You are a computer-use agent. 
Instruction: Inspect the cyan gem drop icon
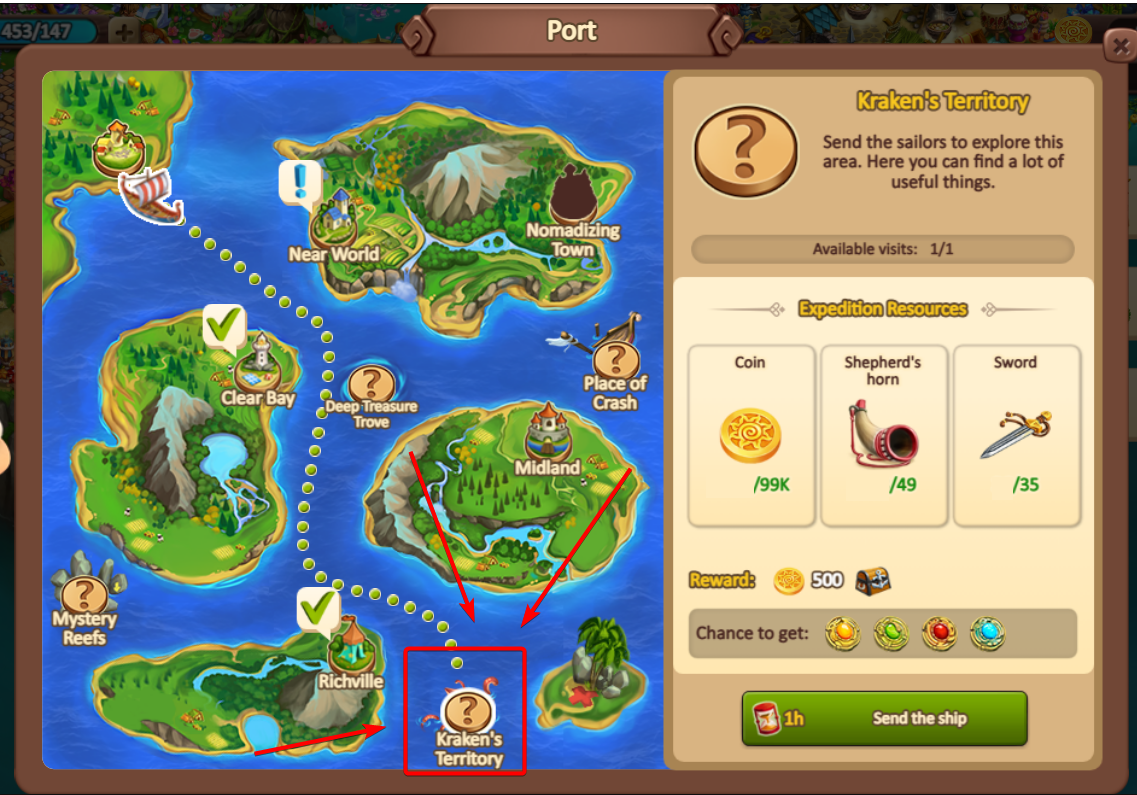(986, 633)
